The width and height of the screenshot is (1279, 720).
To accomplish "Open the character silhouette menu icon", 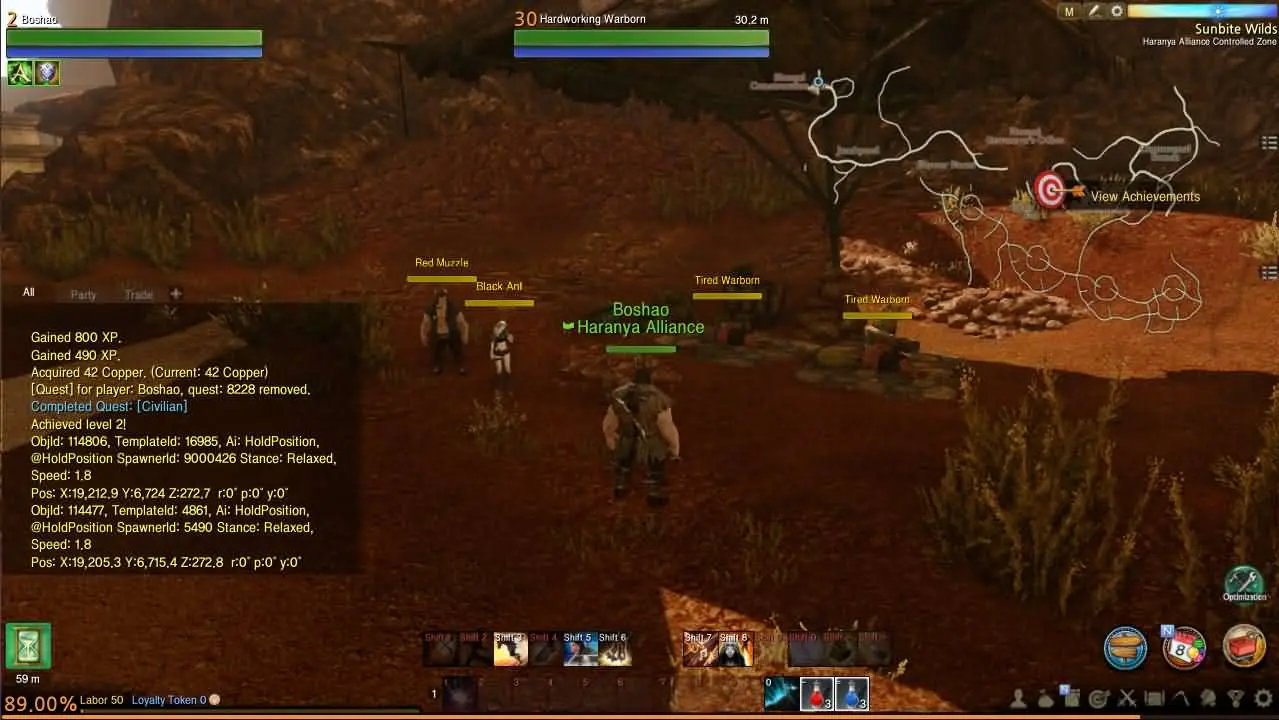I will pos(1019,699).
